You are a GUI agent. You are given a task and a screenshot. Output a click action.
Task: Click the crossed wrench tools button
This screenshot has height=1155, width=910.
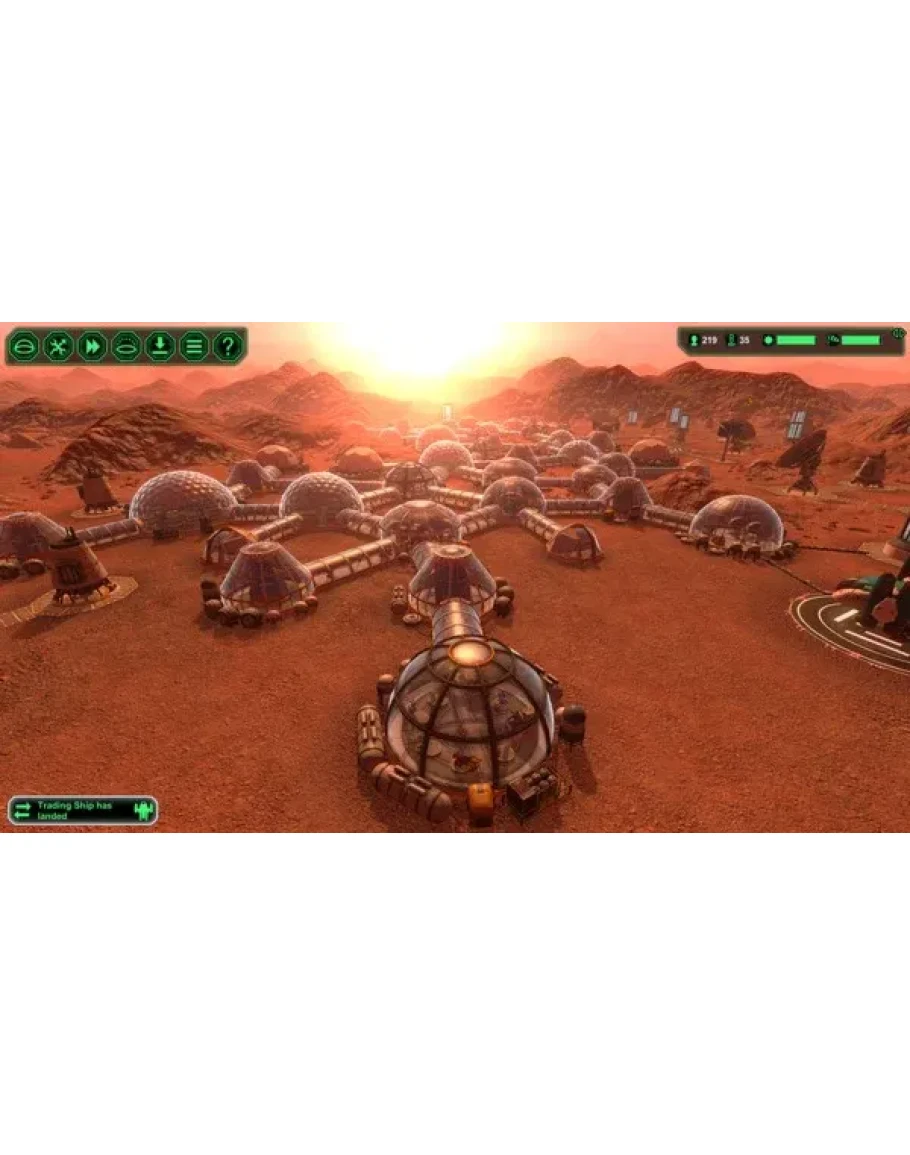pyautogui.click(x=58, y=347)
